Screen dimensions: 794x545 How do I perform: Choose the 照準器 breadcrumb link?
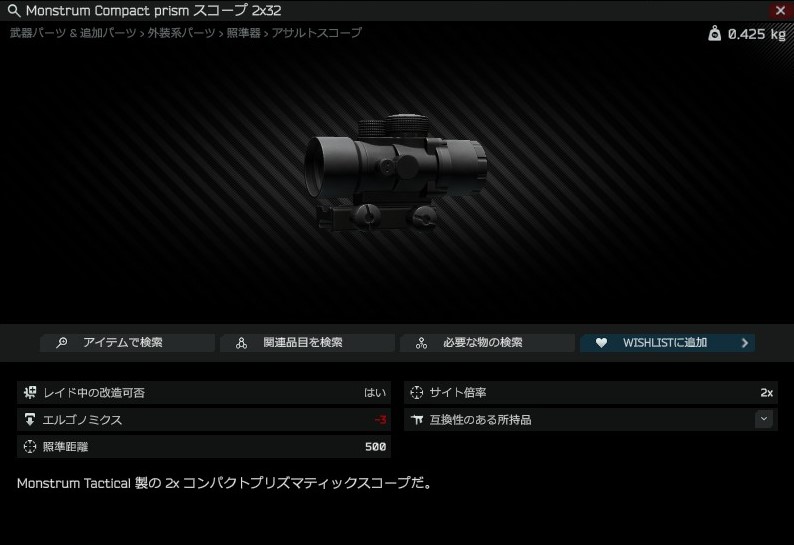coord(241,33)
